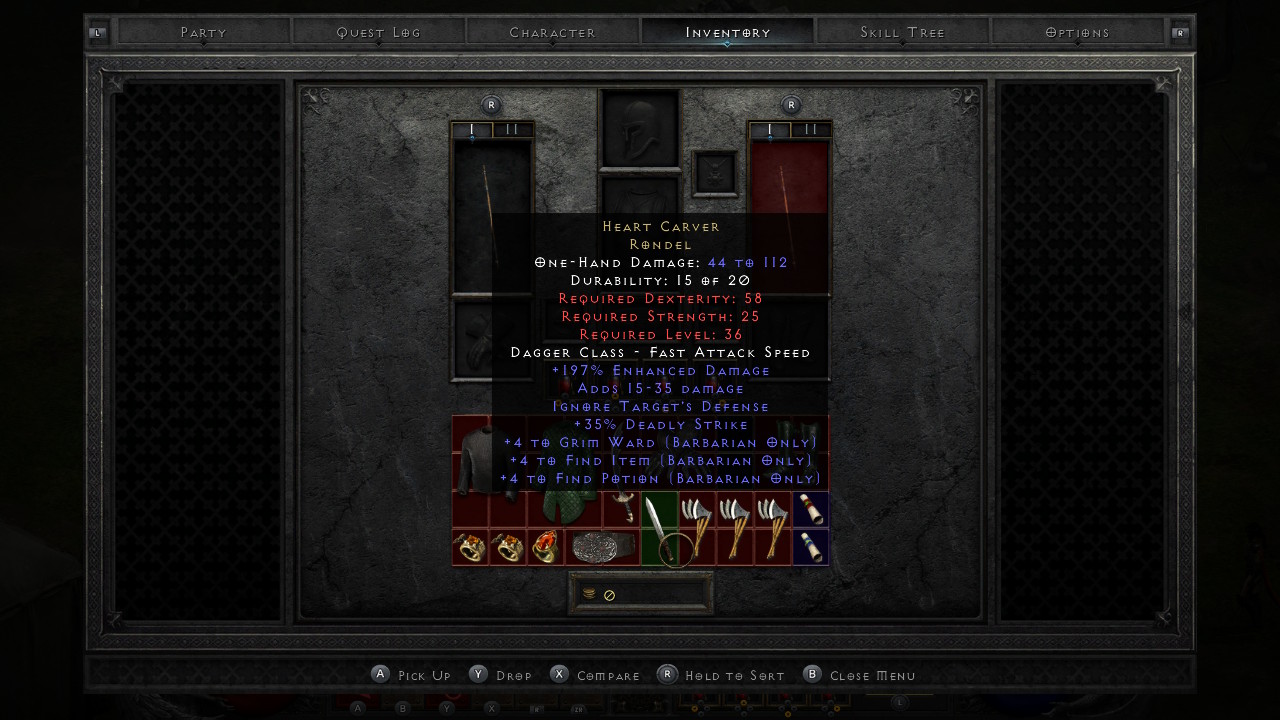This screenshot has width=1280, height=720.
Task: Select the blue-banded scroll
Action: click(x=811, y=547)
